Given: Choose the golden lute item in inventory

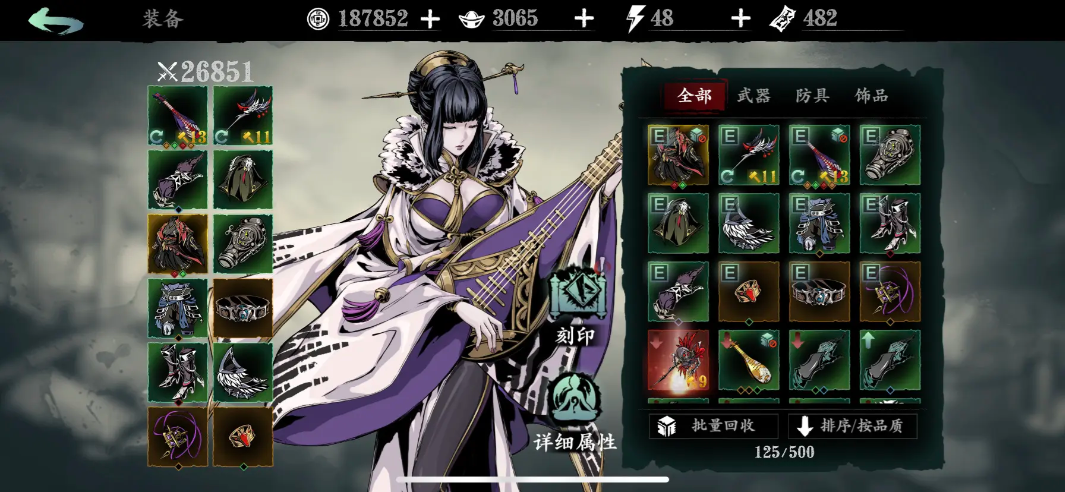Looking at the screenshot, I should [x=749, y=360].
